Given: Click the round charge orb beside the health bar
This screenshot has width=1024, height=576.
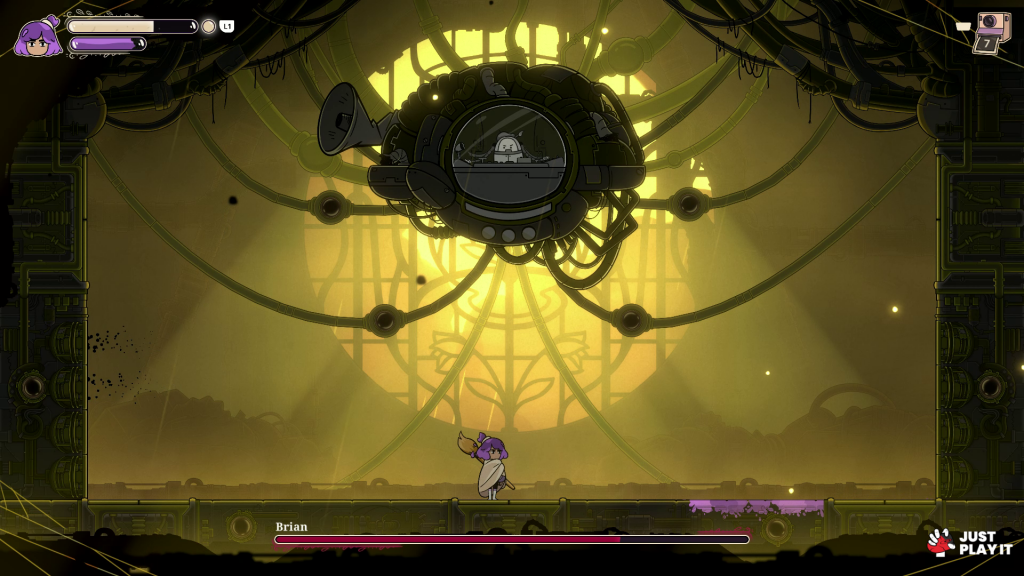Looking at the screenshot, I should [208, 26].
